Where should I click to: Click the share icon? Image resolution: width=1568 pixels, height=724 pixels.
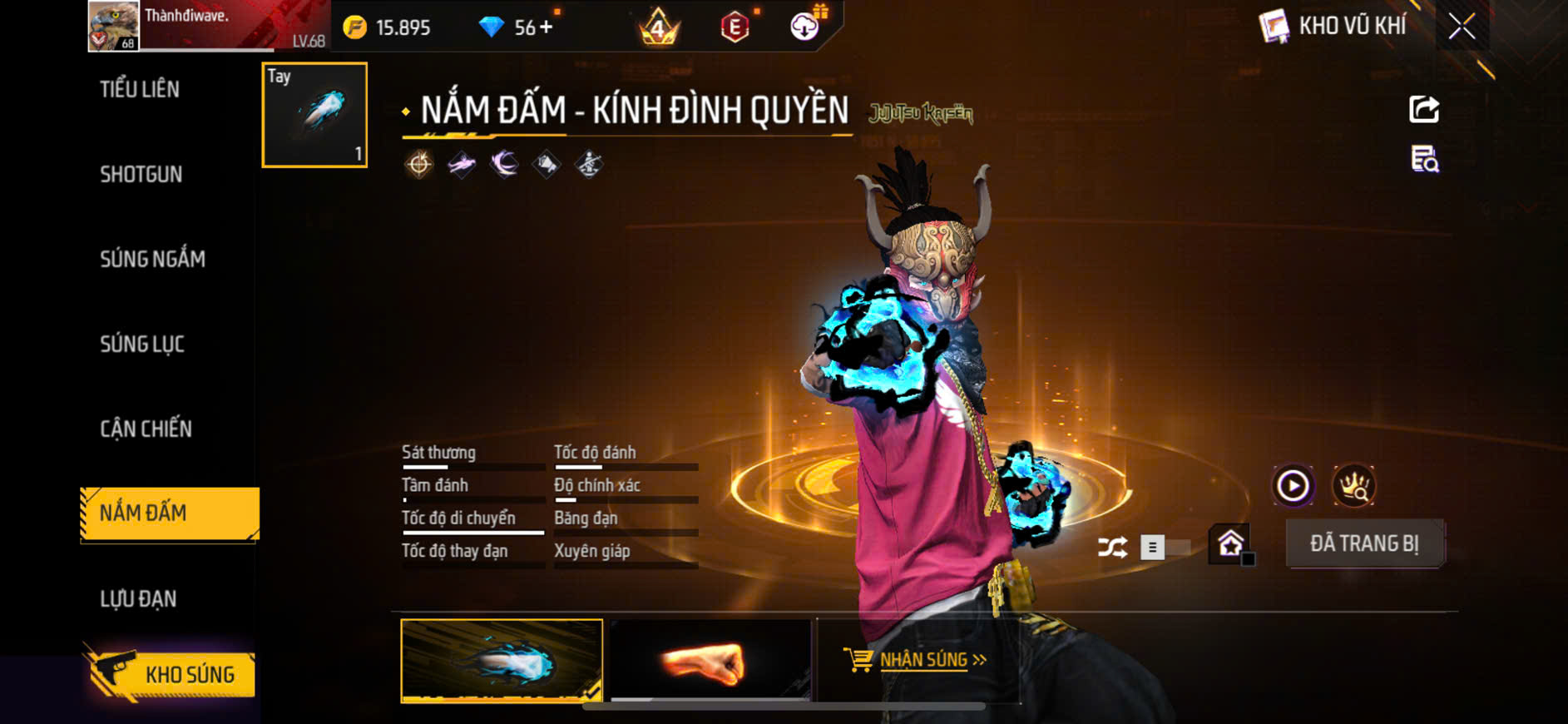pos(1424,109)
